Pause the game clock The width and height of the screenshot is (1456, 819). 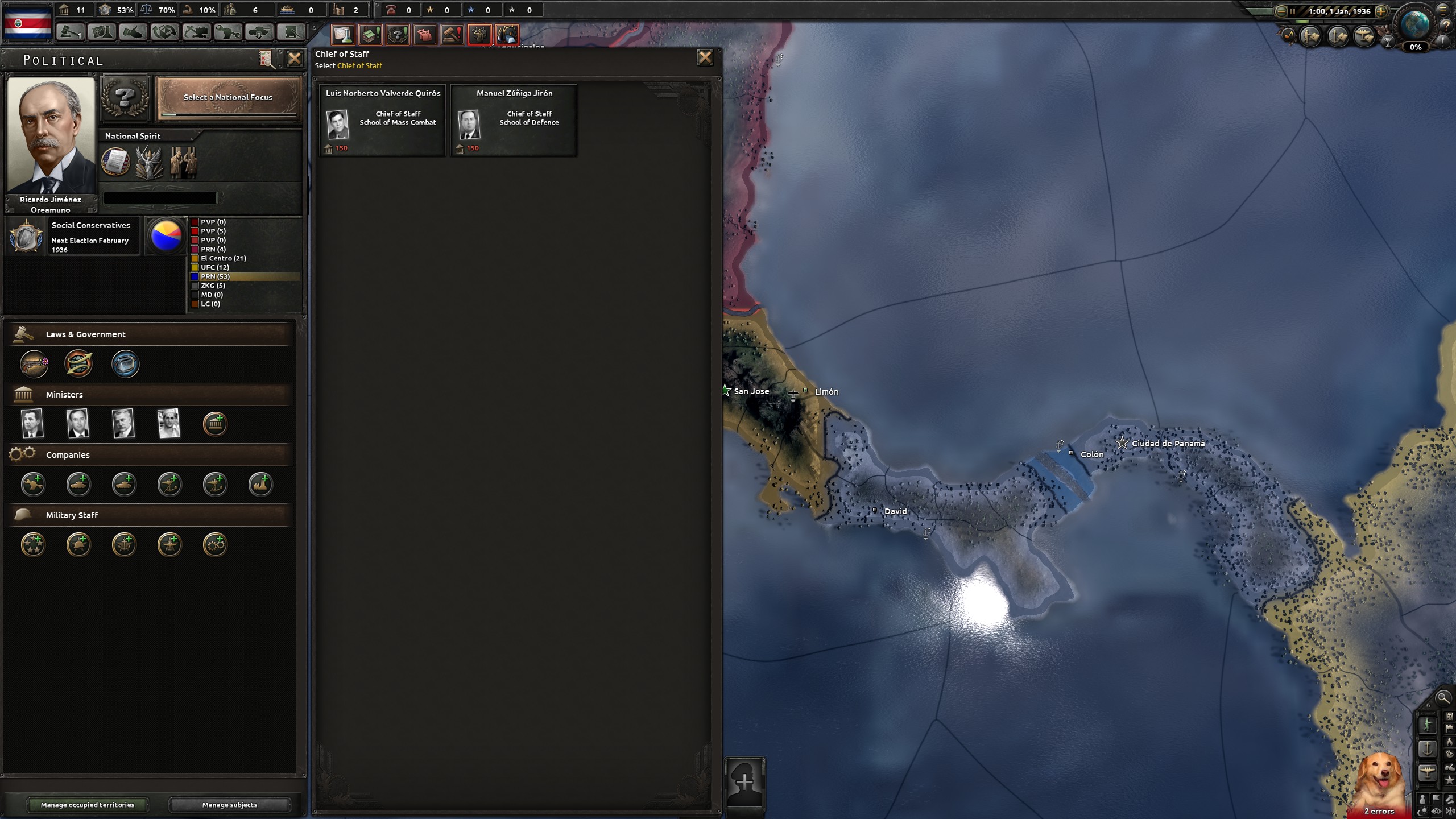(1293, 10)
